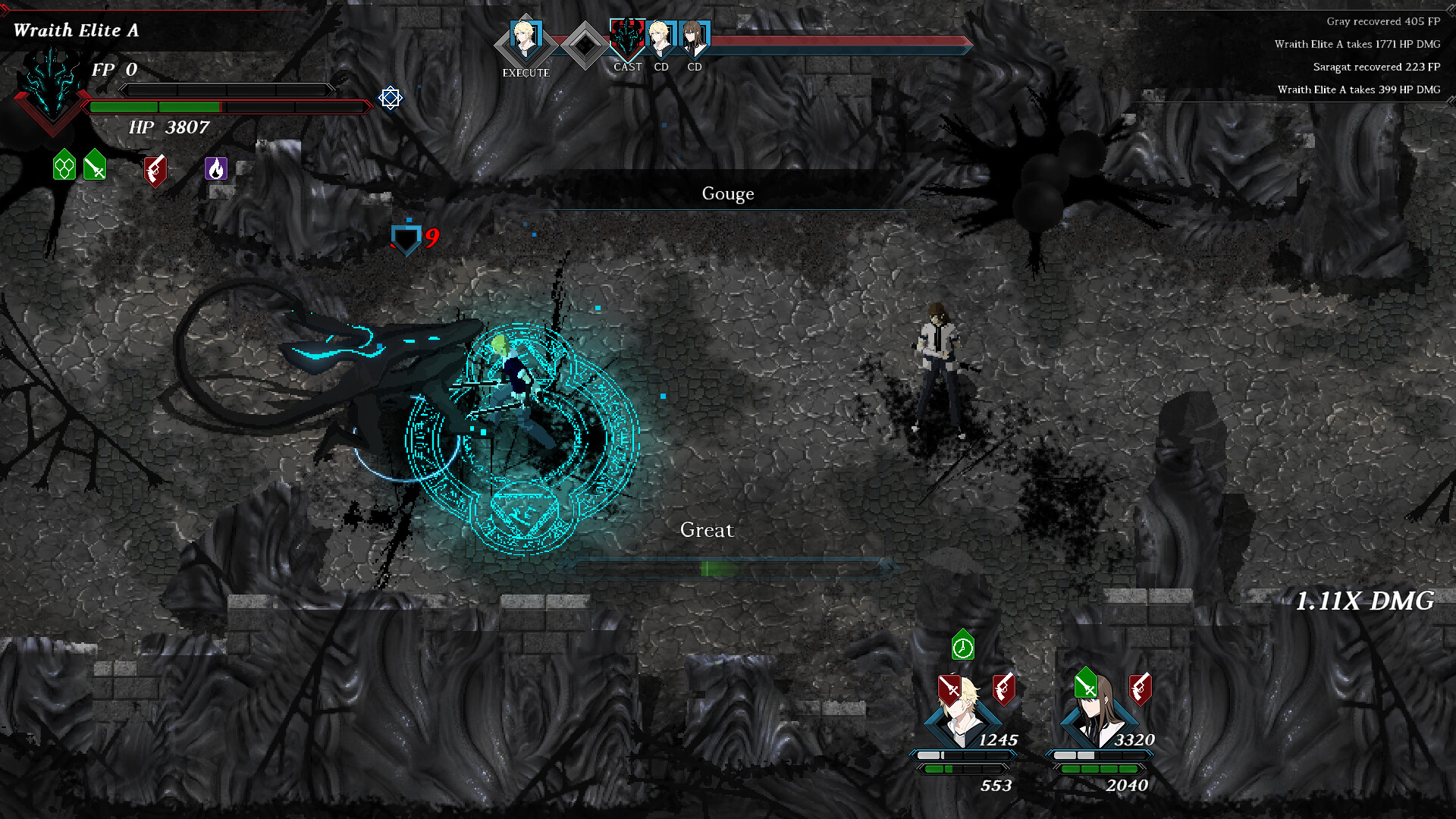This screenshot has height=819, width=1456.
Task: Inspect the green honeycomb buff on Wraith Elite
Action: pos(64,165)
